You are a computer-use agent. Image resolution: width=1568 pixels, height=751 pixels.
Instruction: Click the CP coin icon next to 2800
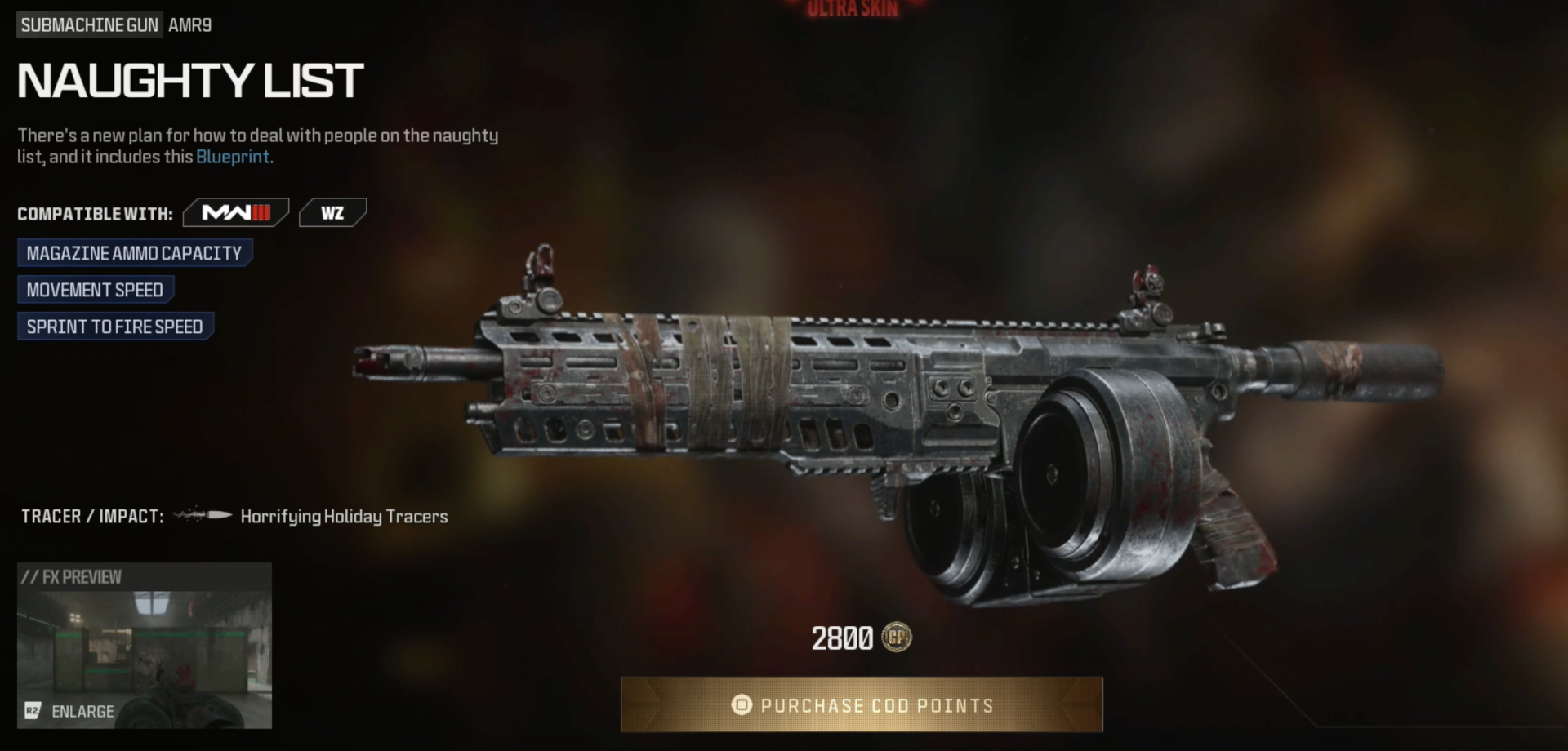tap(900, 639)
